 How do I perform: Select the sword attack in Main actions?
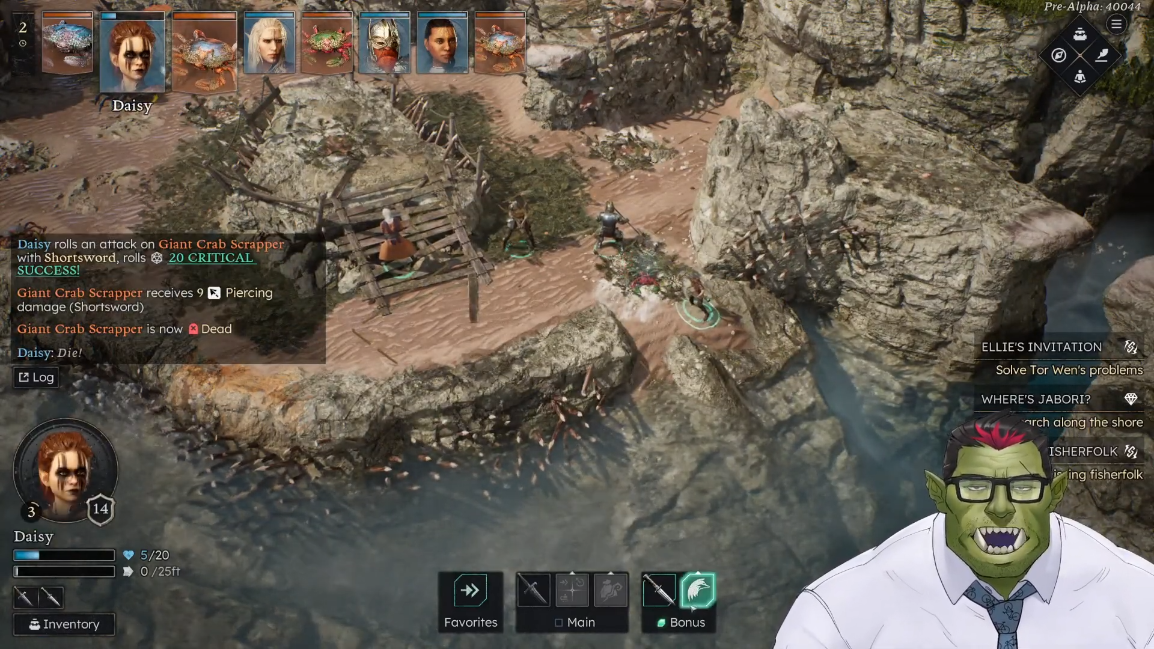pyautogui.click(x=533, y=590)
